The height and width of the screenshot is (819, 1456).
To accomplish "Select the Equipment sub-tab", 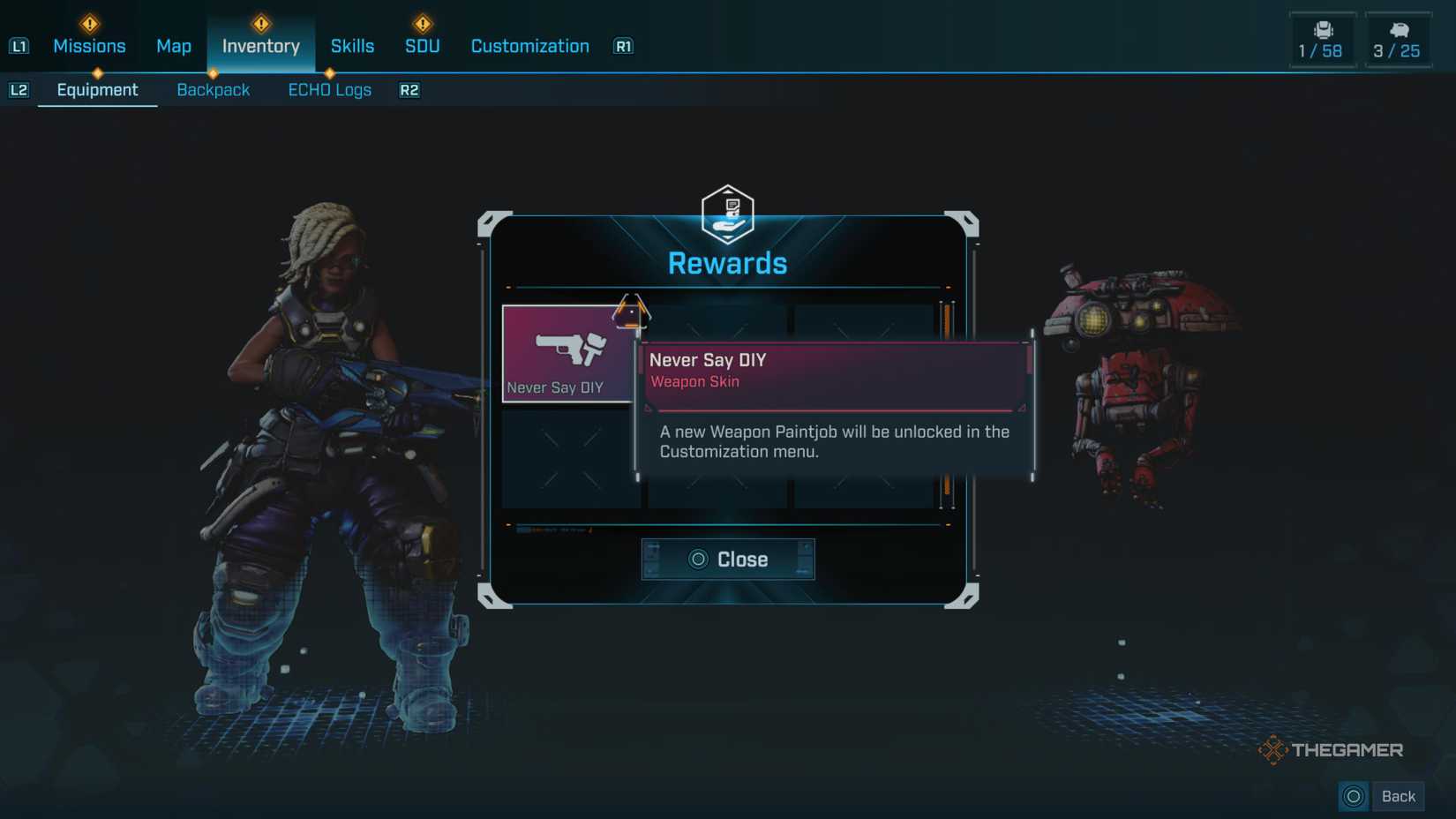I will click(97, 90).
